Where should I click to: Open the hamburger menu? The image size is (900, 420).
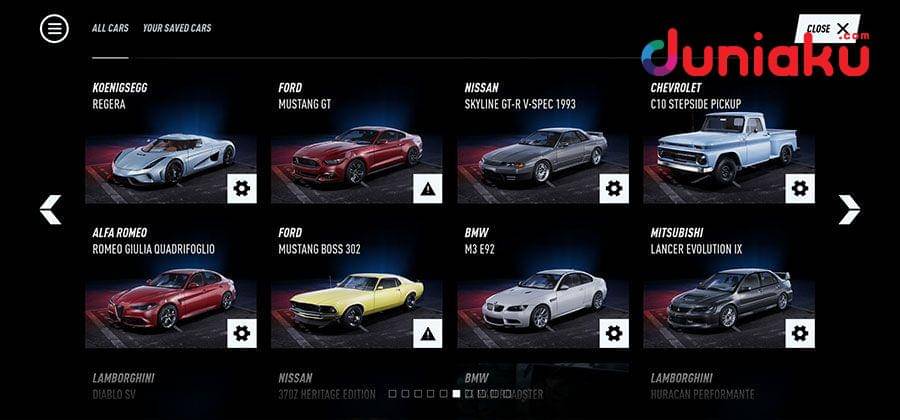[54, 29]
